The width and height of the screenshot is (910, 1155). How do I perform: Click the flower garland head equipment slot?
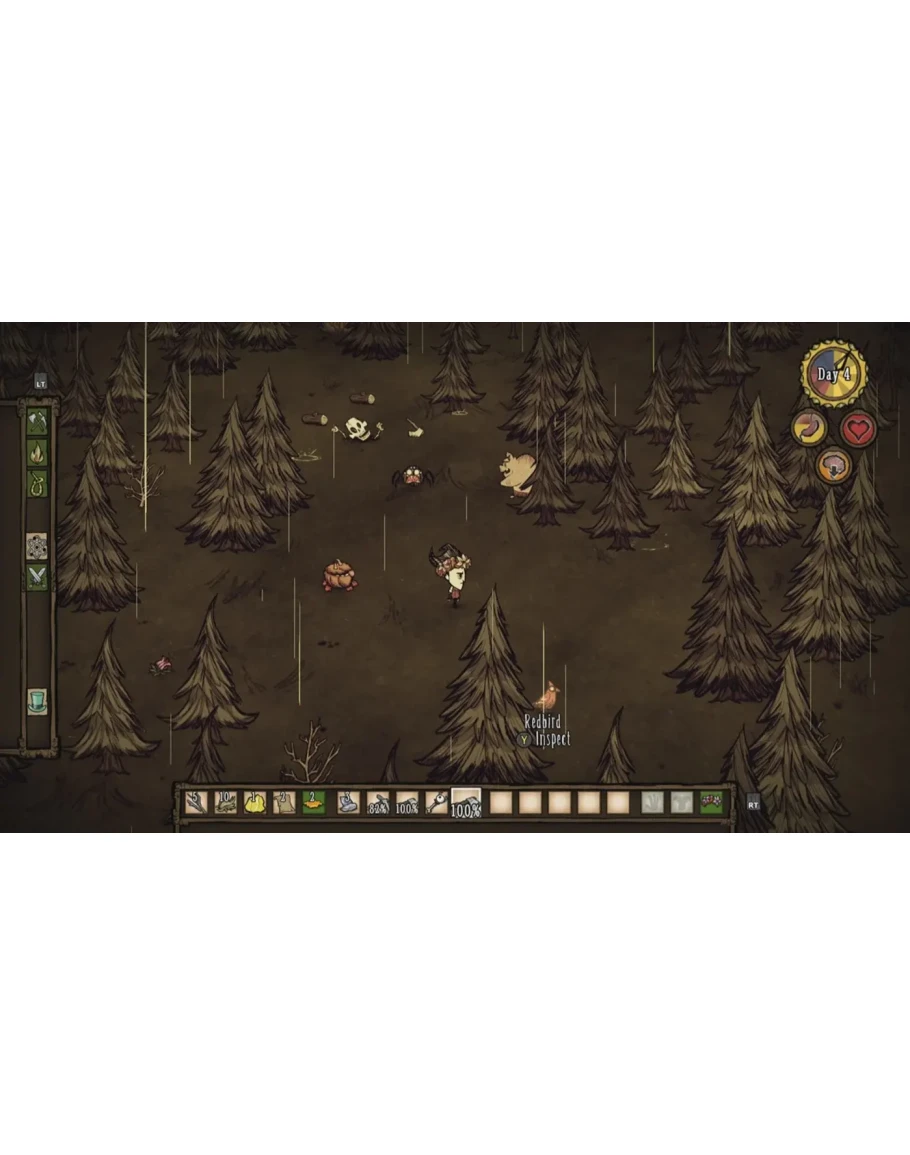click(711, 802)
